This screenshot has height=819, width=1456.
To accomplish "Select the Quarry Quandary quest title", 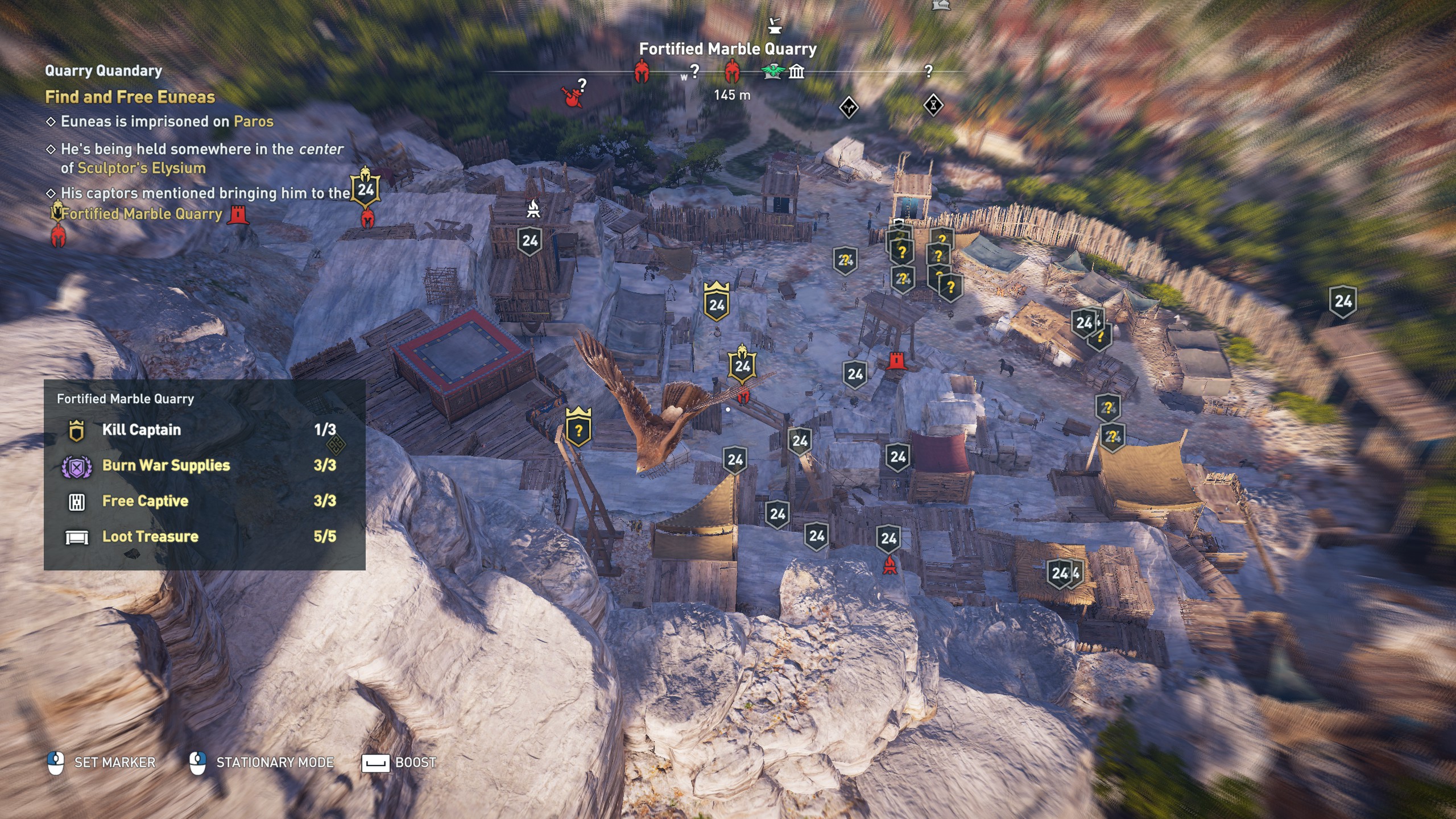I will (104, 71).
